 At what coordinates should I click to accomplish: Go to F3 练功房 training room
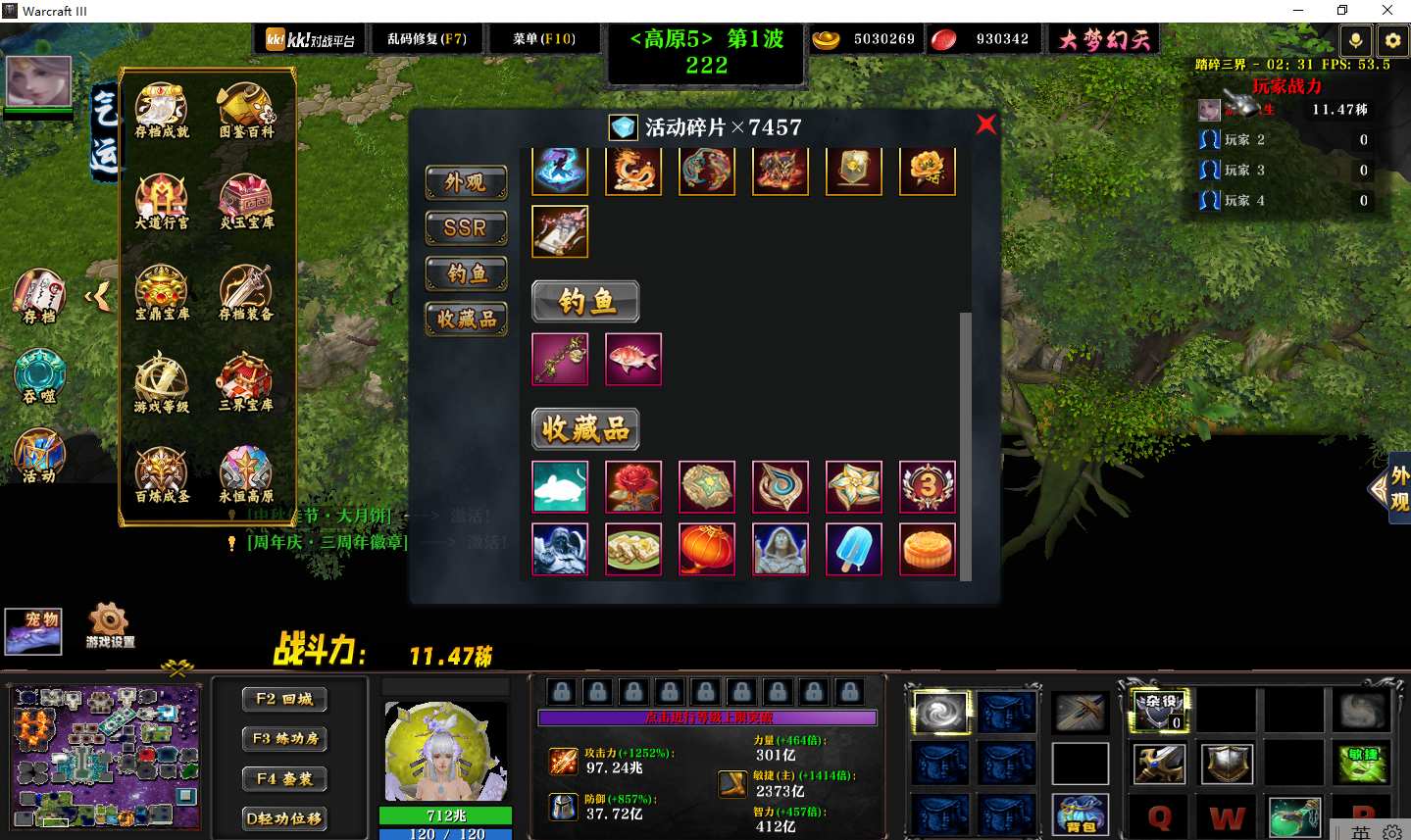click(284, 739)
